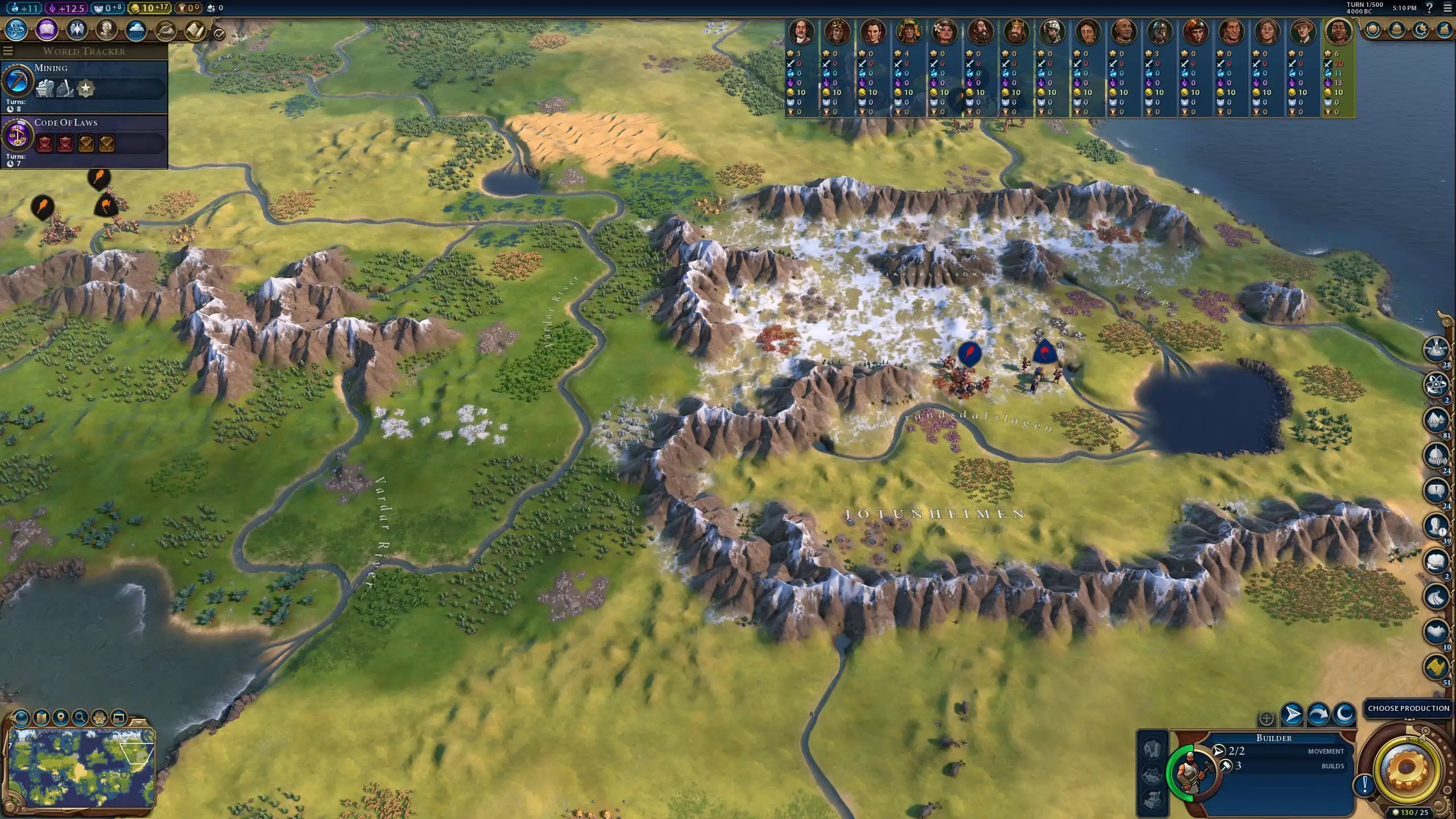This screenshot has height=819, width=1456.
Task: Select your own leader portrait in diplomacy ribbon
Action: click(x=1338, y=31)
